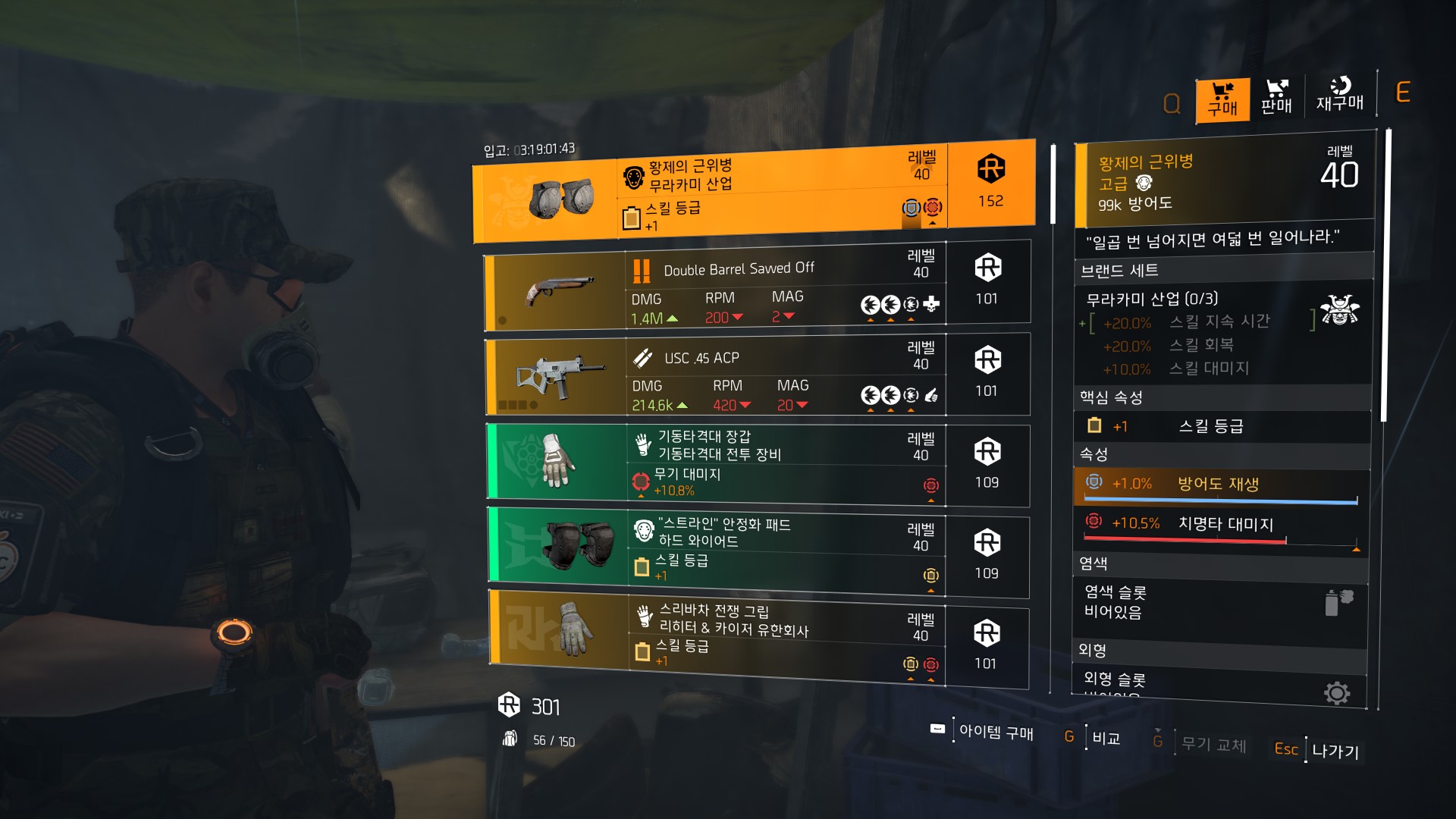Click the backpack icon showing 56/150
Image resolution: width=1456 pixels, height=819 pixels.
[511, 738]
